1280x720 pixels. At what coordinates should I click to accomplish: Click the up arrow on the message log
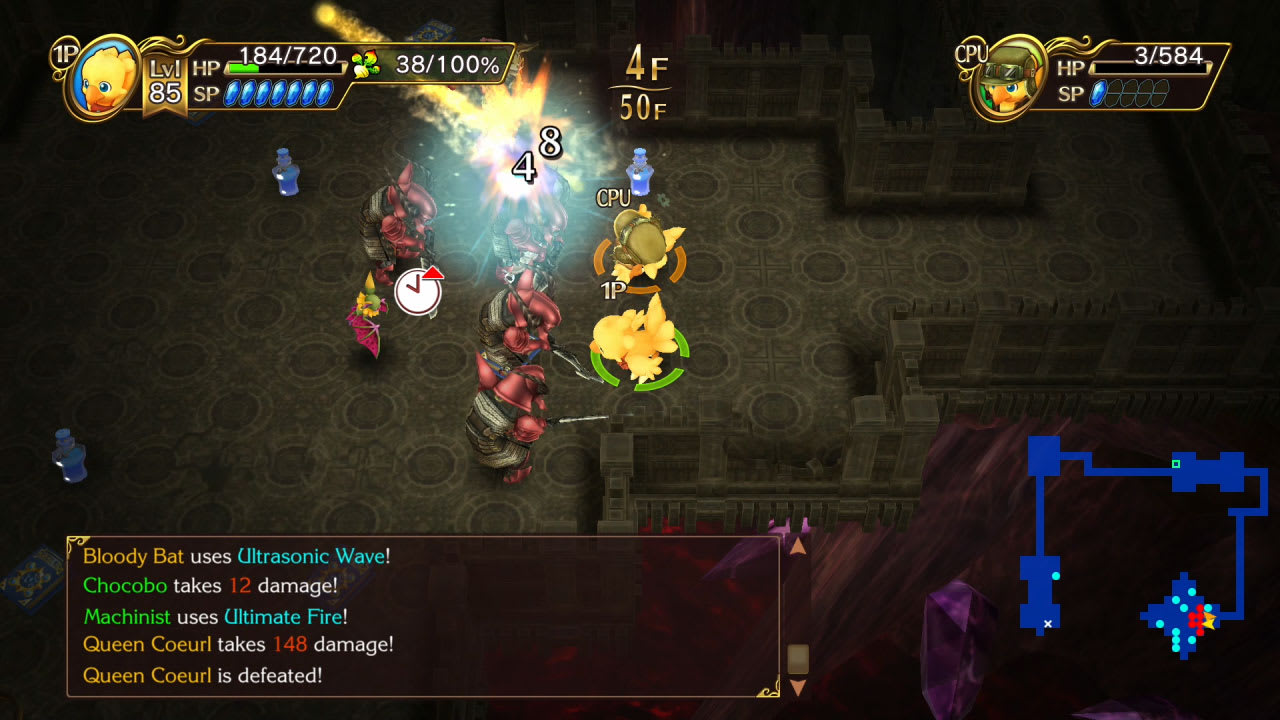pyautogui.click(x=798, y=547)
